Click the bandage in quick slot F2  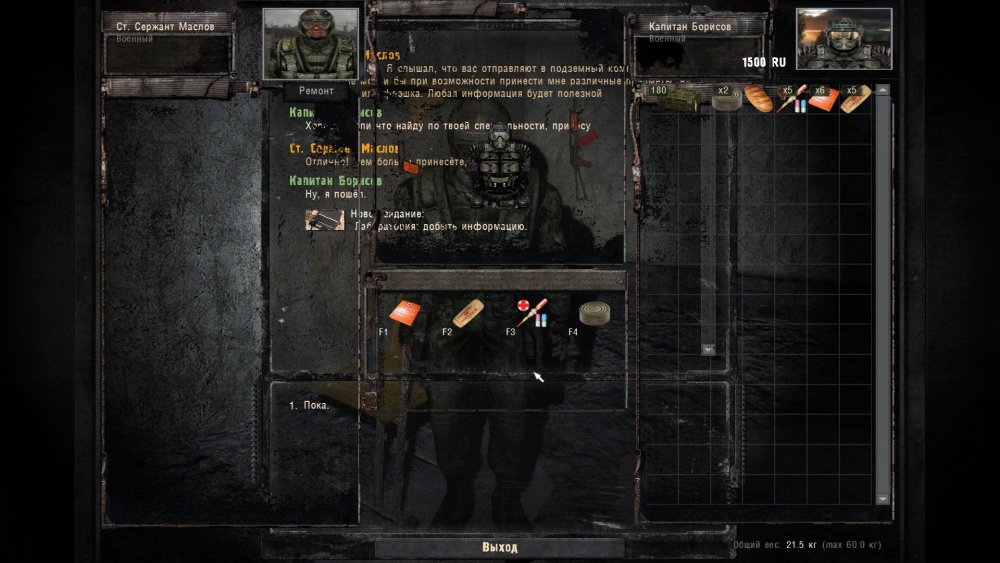click(x=469, y=312)
